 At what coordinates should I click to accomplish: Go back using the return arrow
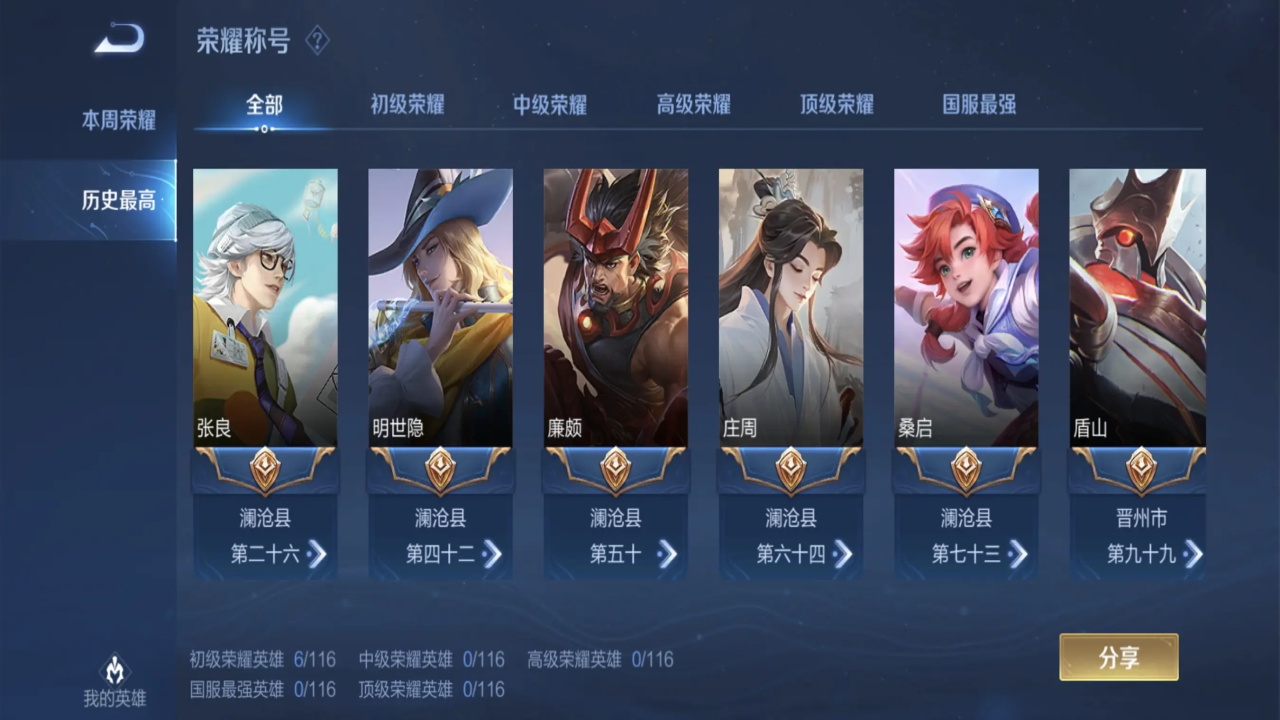[x=120, y=40]
